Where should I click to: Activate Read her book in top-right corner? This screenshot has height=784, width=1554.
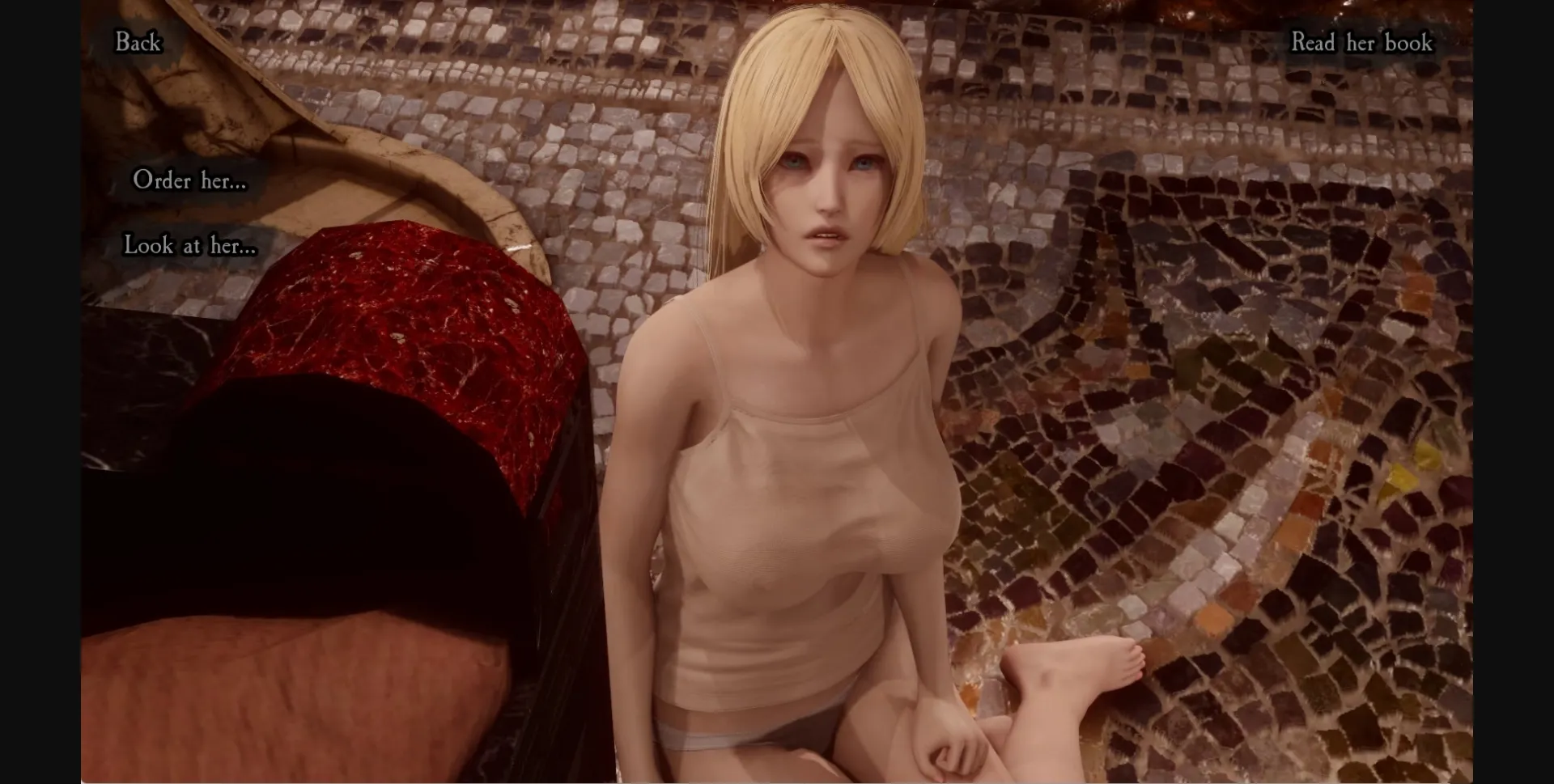(1362, 43)
